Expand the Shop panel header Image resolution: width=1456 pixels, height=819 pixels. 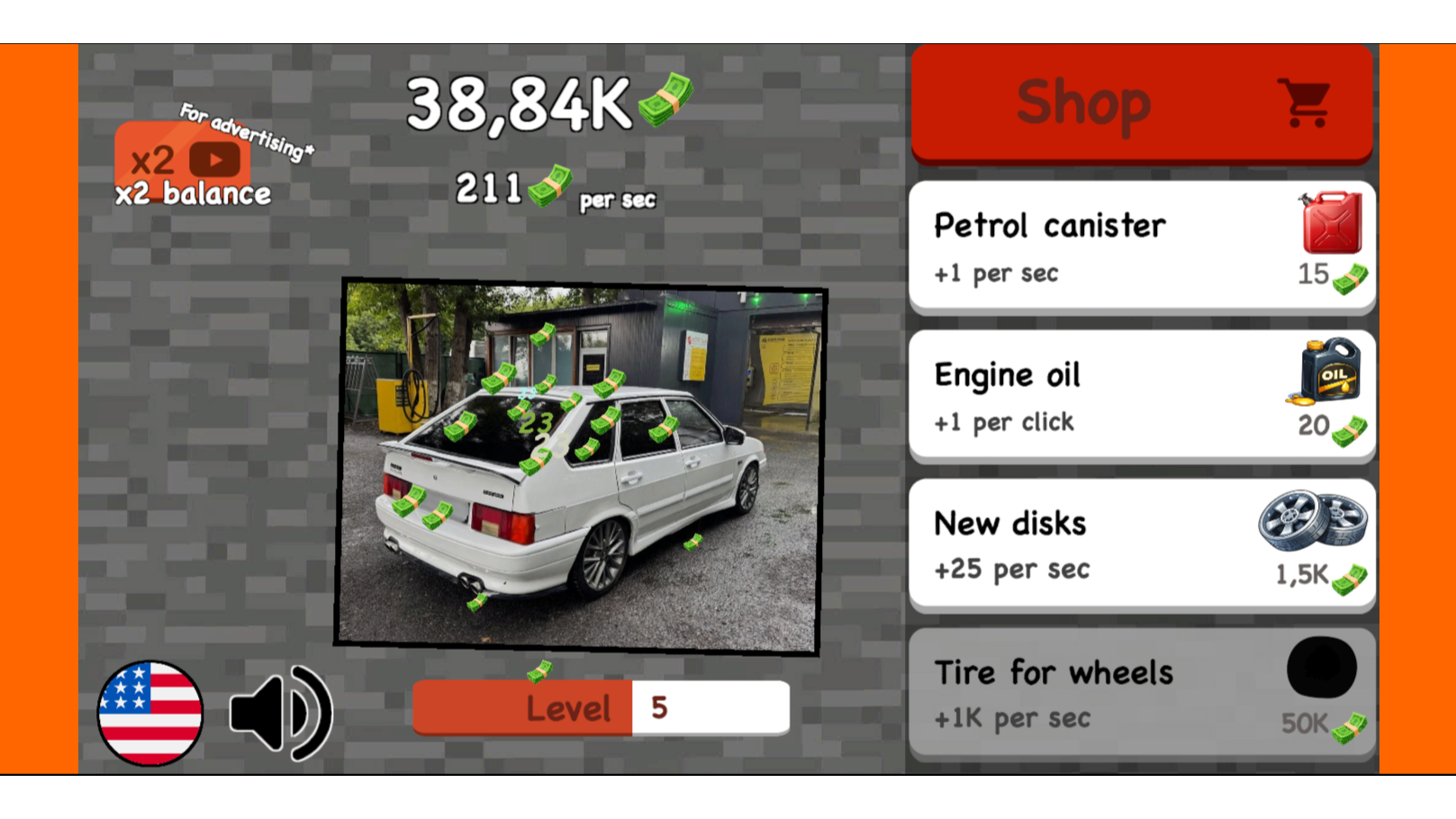[x=1140, y=102]
